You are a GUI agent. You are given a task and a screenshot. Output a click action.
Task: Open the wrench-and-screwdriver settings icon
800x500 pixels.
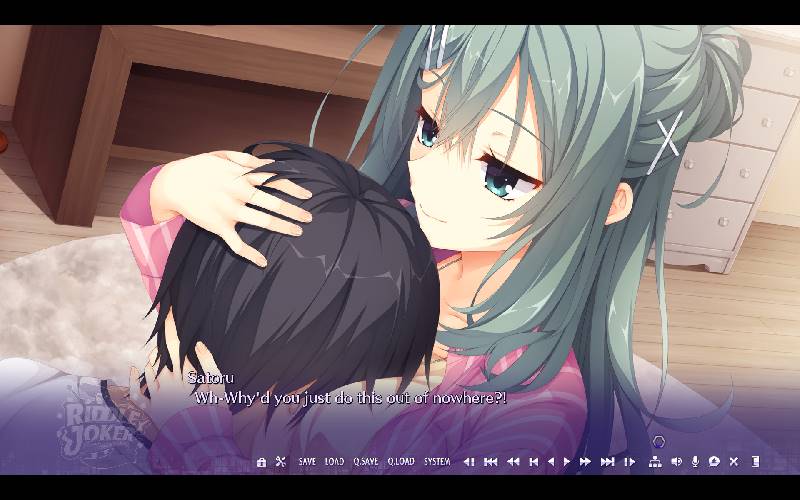point(281,462)
